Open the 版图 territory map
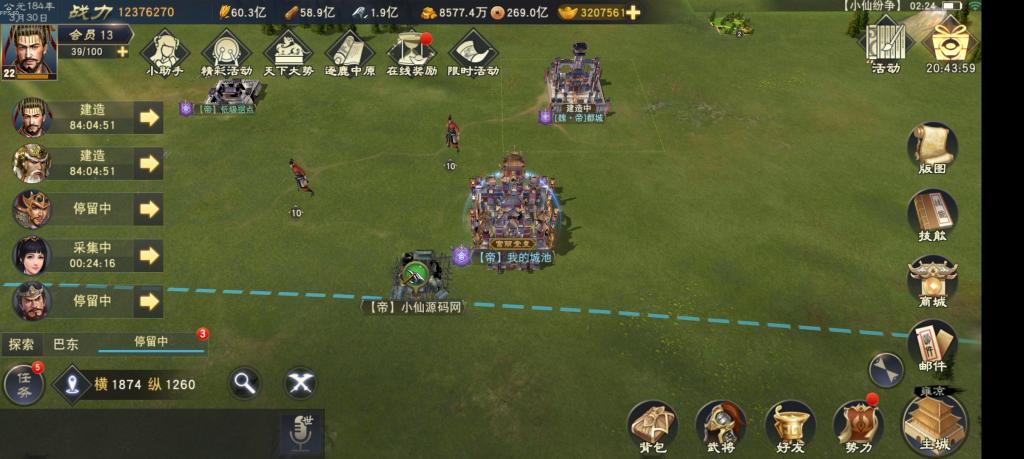The width and height of the screenshot is (1024, 459). [932, 150]
